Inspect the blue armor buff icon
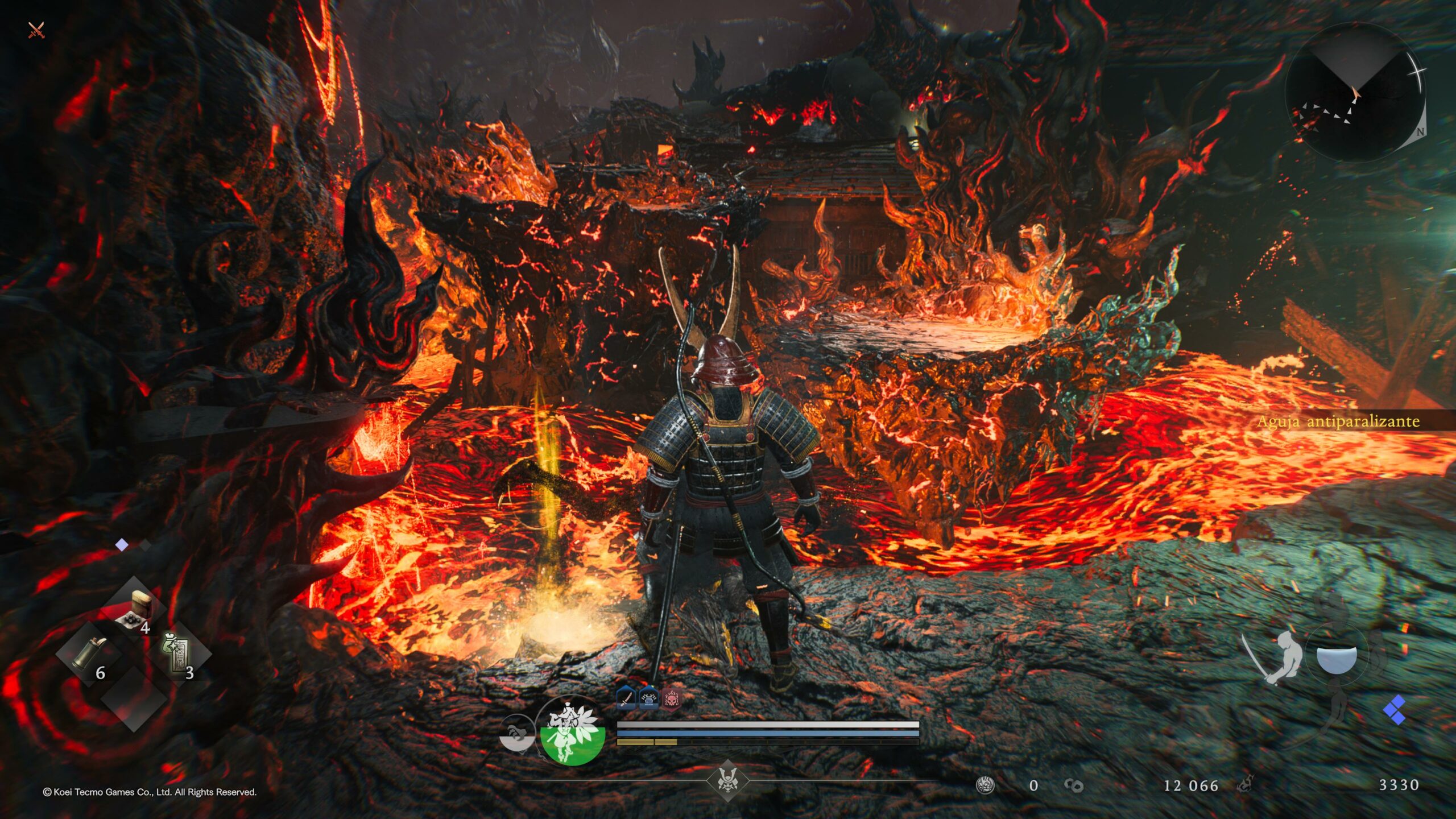 click(x=648, y=698)
